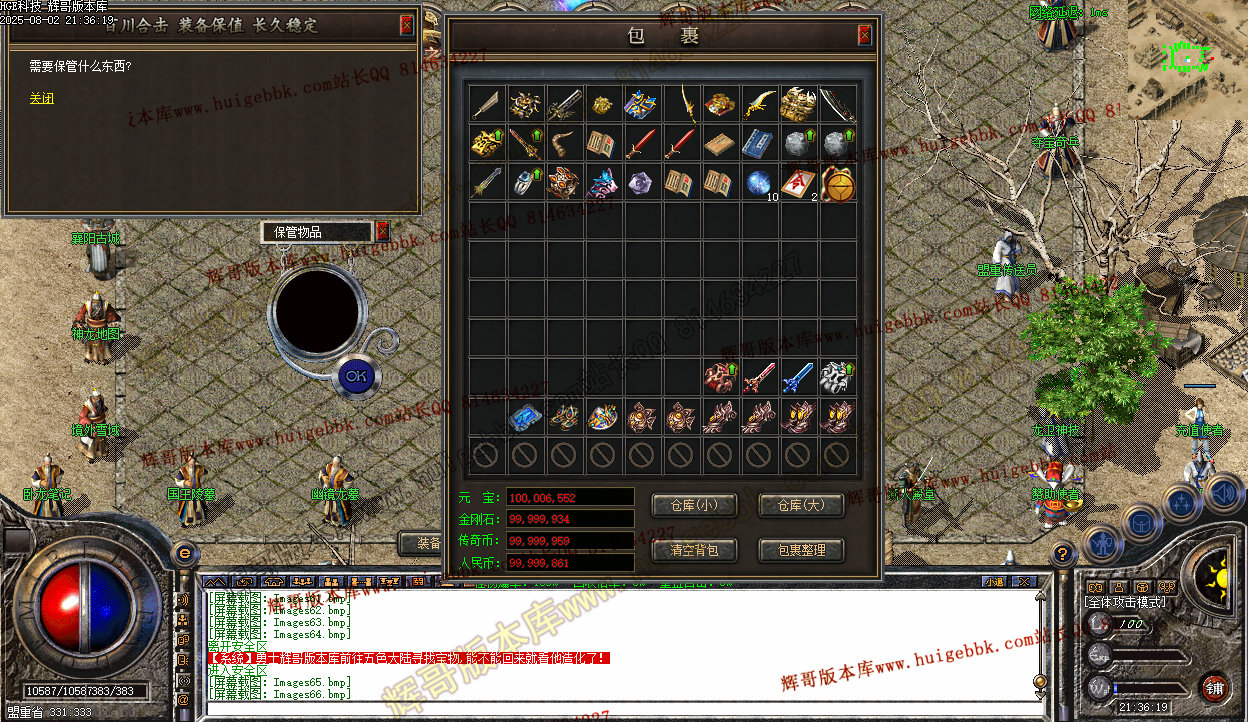Choose the yellow 关闭 dialogue option

pyautogui.click(x=42, y=99)
